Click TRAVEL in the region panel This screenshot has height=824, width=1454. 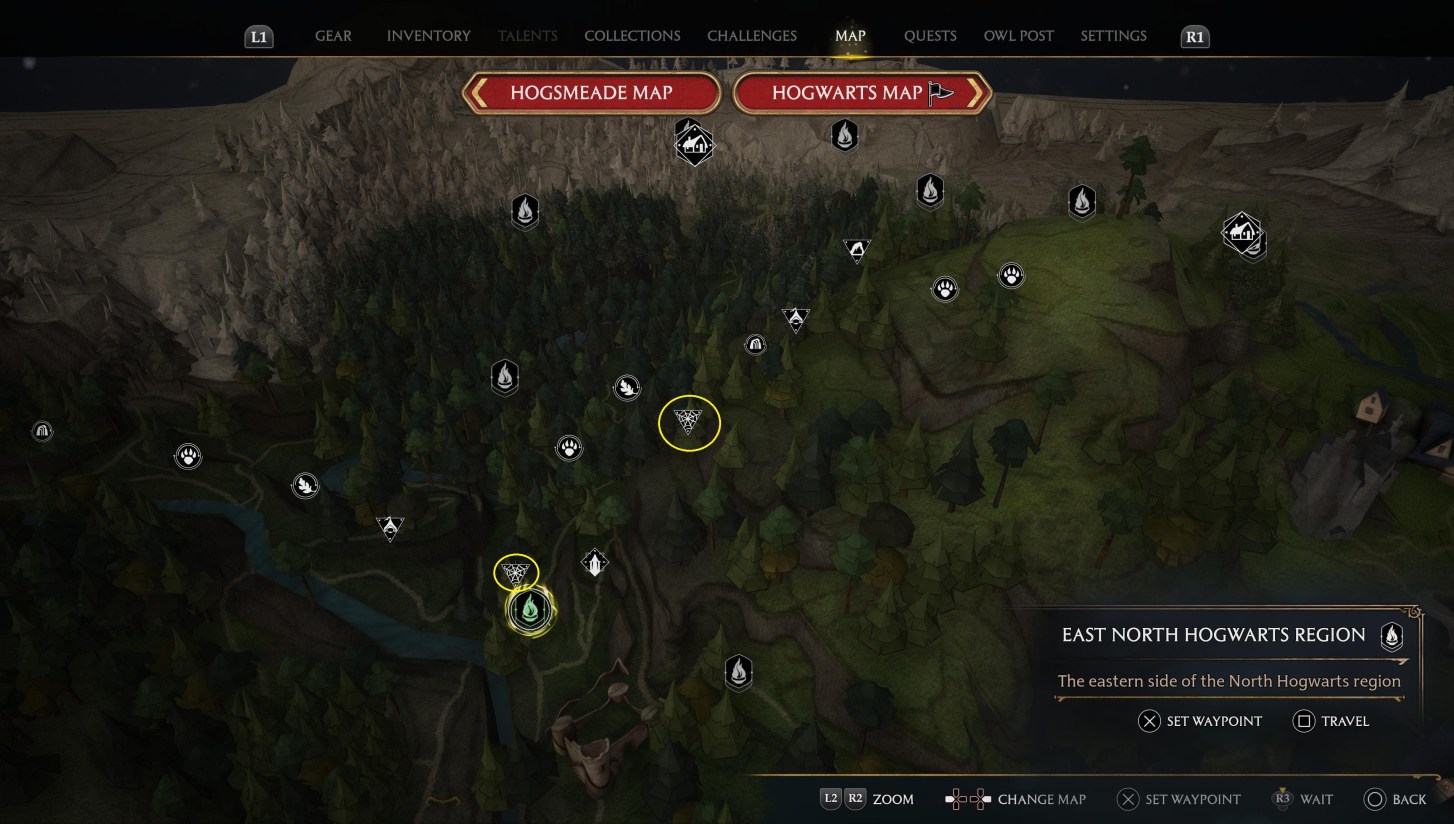[x=1330, y=721]
